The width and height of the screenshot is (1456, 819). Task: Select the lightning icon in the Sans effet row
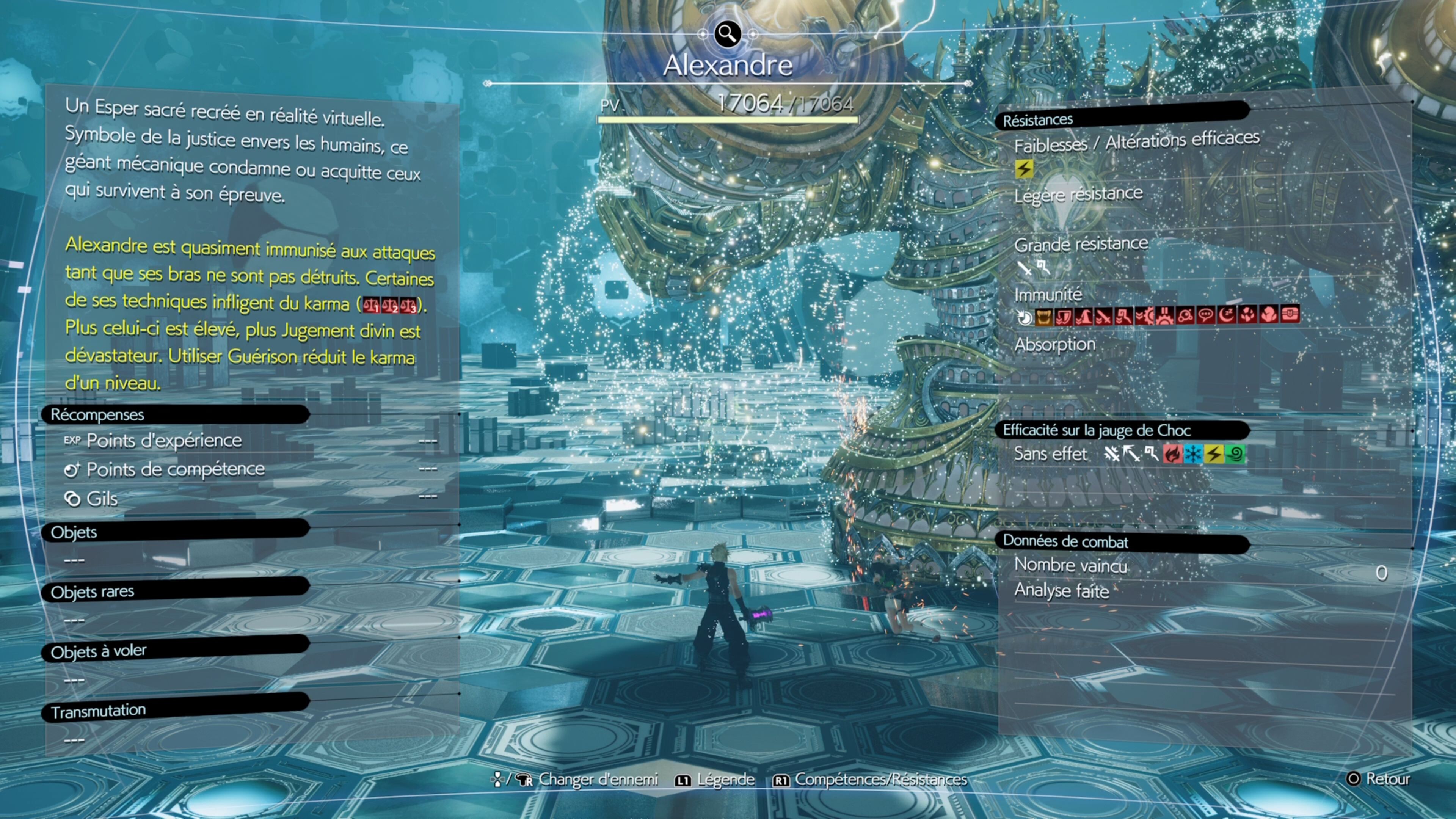(1214, 454)
